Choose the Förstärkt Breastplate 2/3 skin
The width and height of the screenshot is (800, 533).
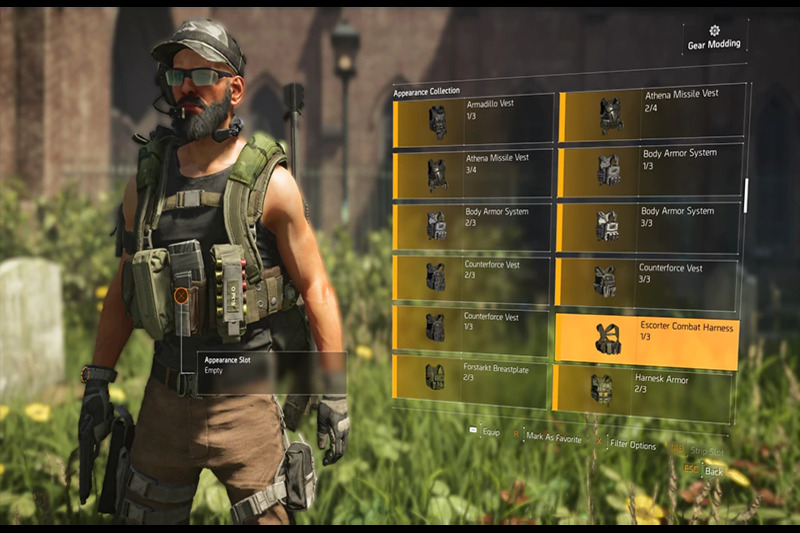473,375
